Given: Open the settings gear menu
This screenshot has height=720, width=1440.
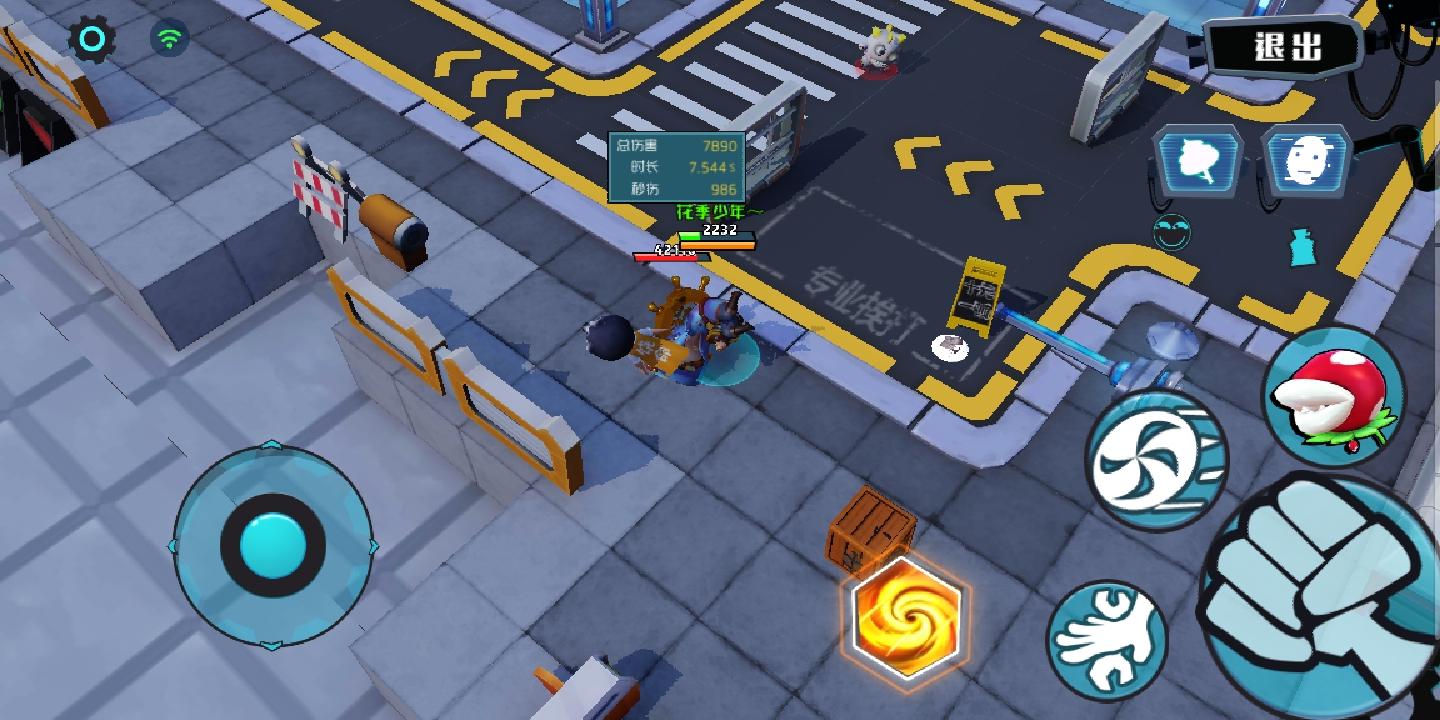Looking at the screenshot, I should (x=93, y=39).
